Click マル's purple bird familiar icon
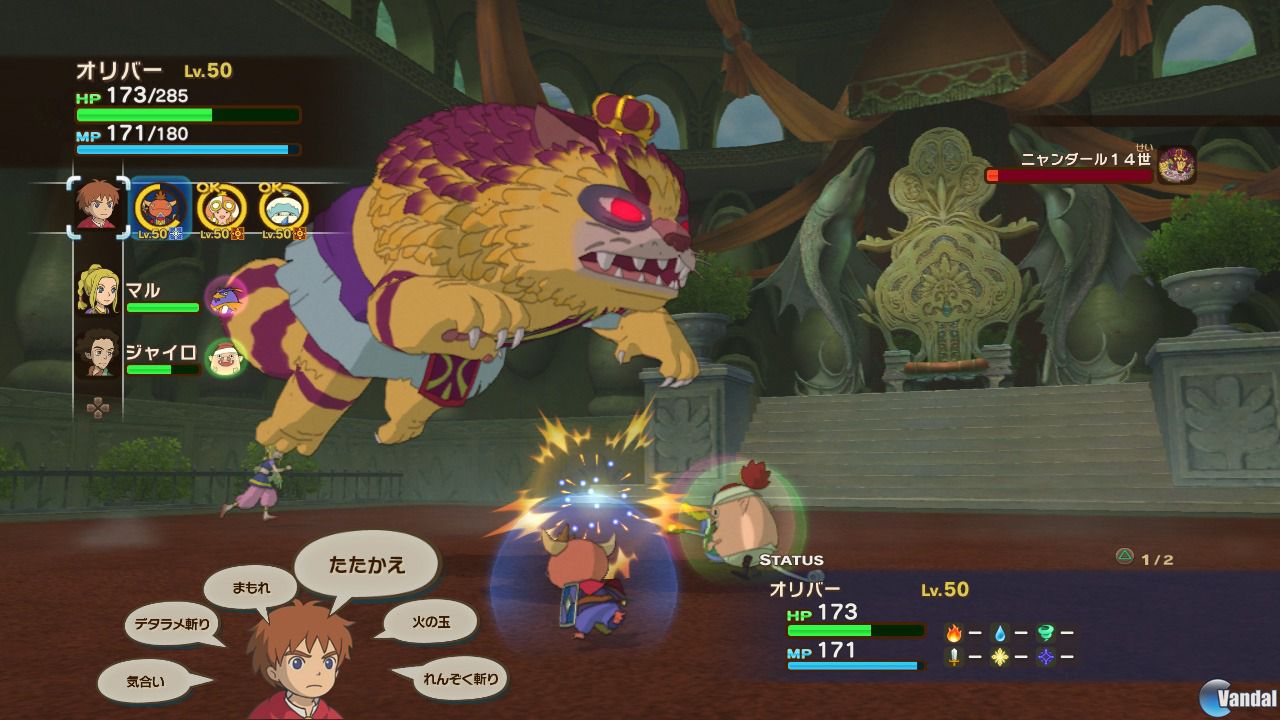The height and width of the screenshot is (720, 1280). [x=223, y=296]
